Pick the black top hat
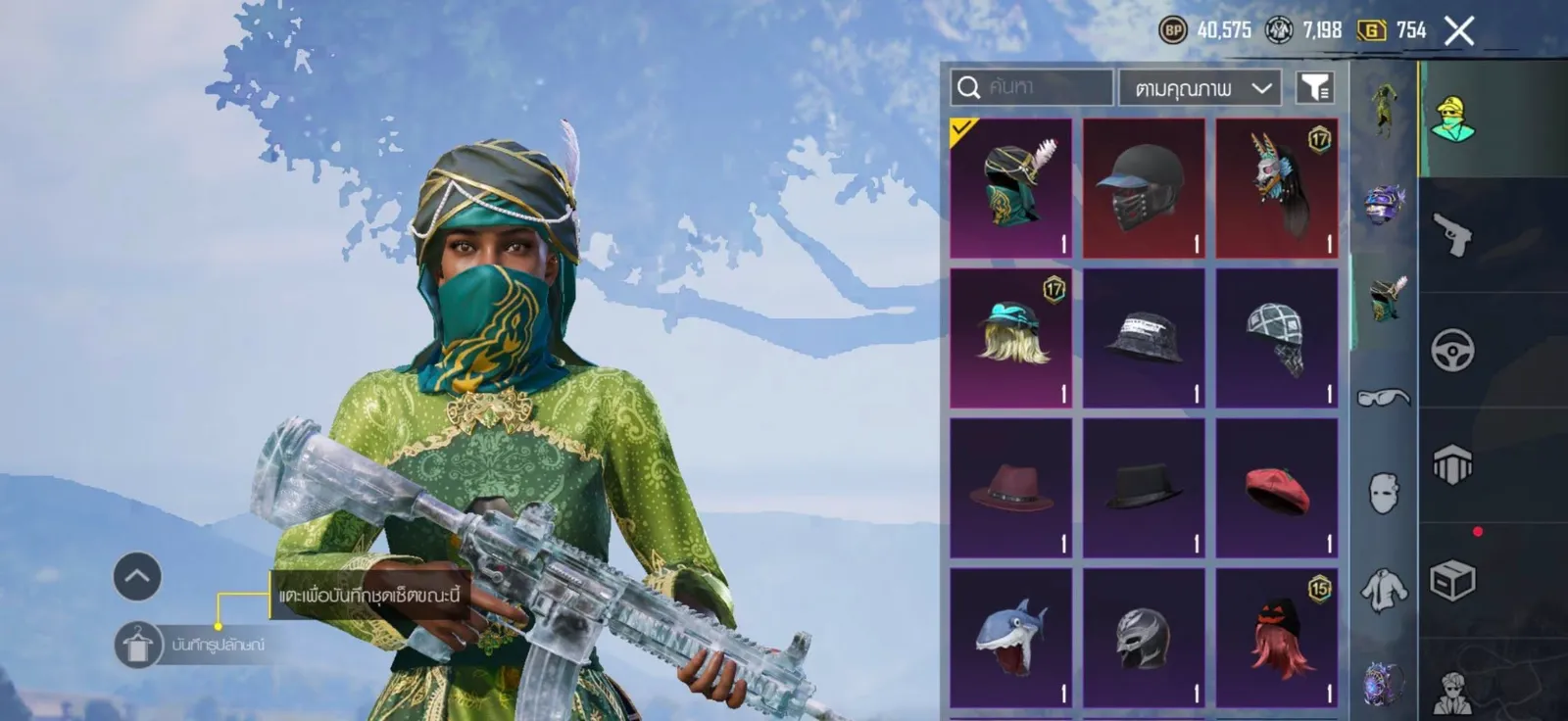This screenshot has height=721, width=1568. 1144,488
